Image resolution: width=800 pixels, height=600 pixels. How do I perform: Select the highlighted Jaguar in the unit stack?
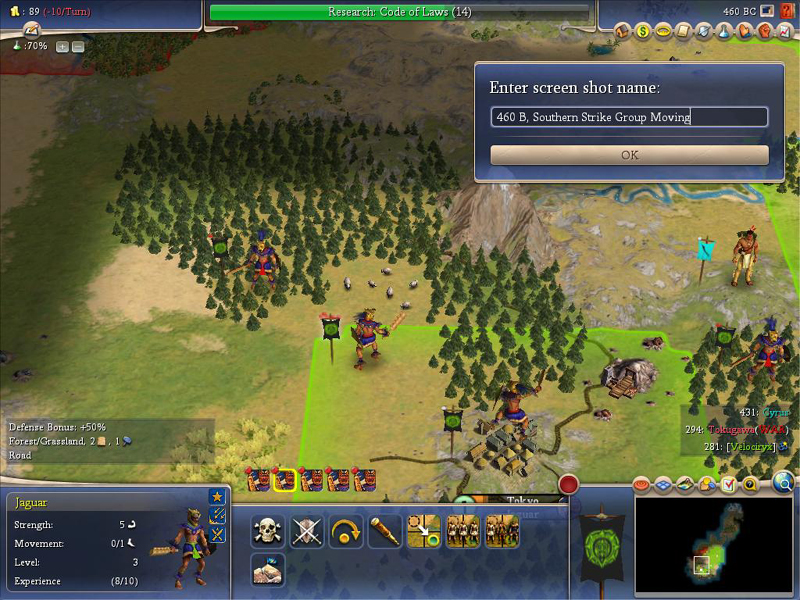click(x=285, y=480)
